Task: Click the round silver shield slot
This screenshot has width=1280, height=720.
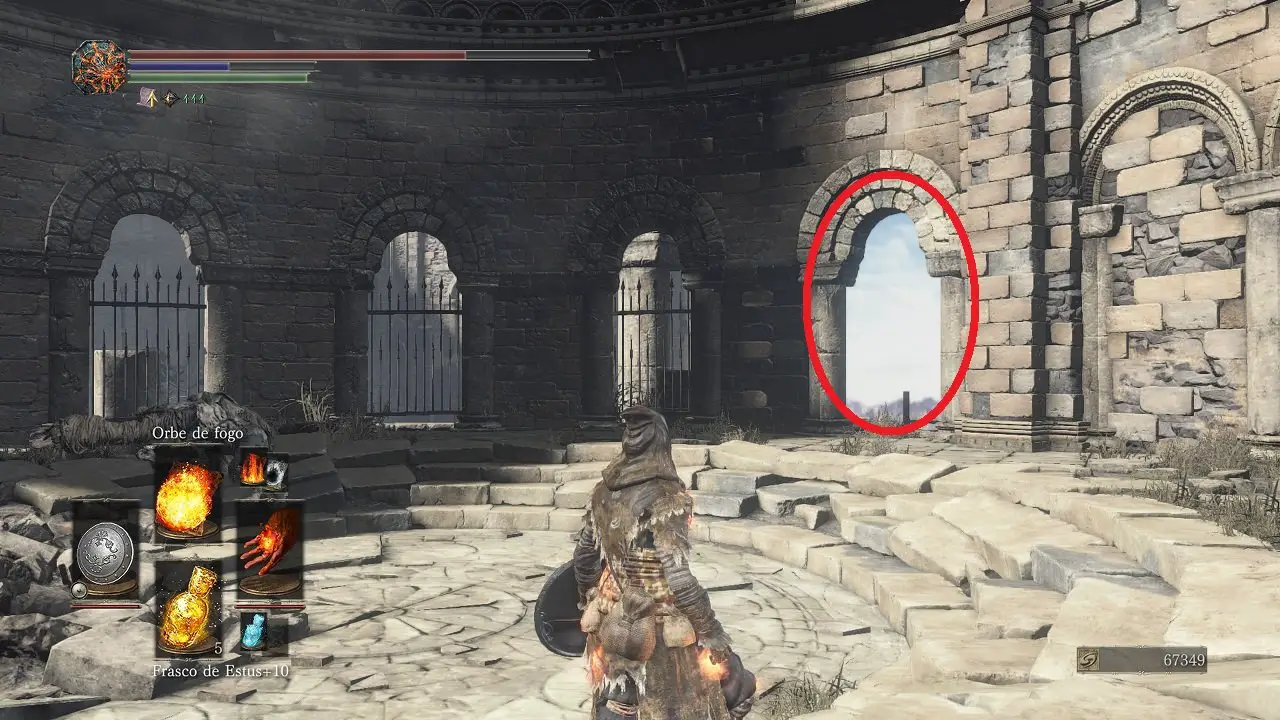Action: (x=105, y=552)
